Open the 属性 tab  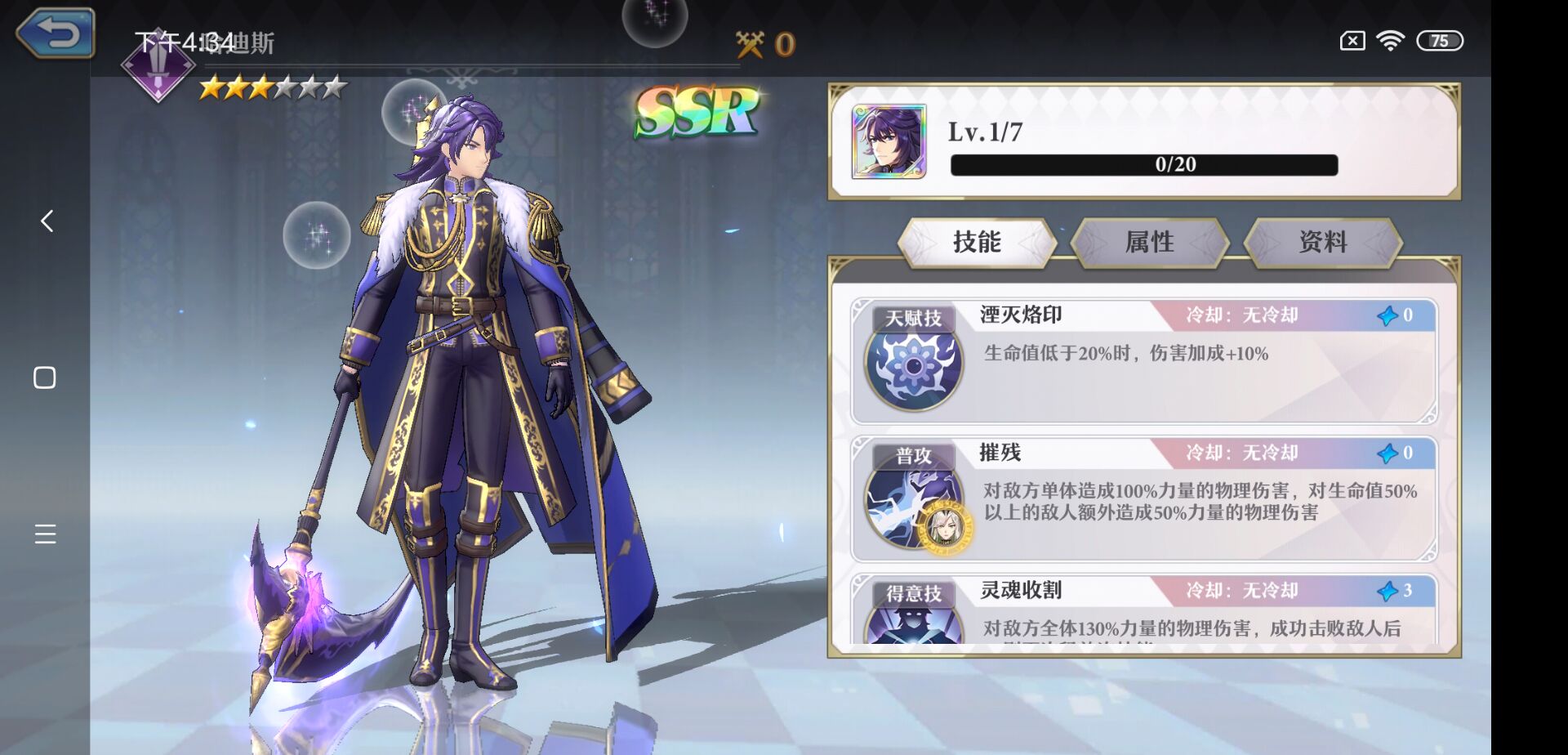coord(1149,242)
